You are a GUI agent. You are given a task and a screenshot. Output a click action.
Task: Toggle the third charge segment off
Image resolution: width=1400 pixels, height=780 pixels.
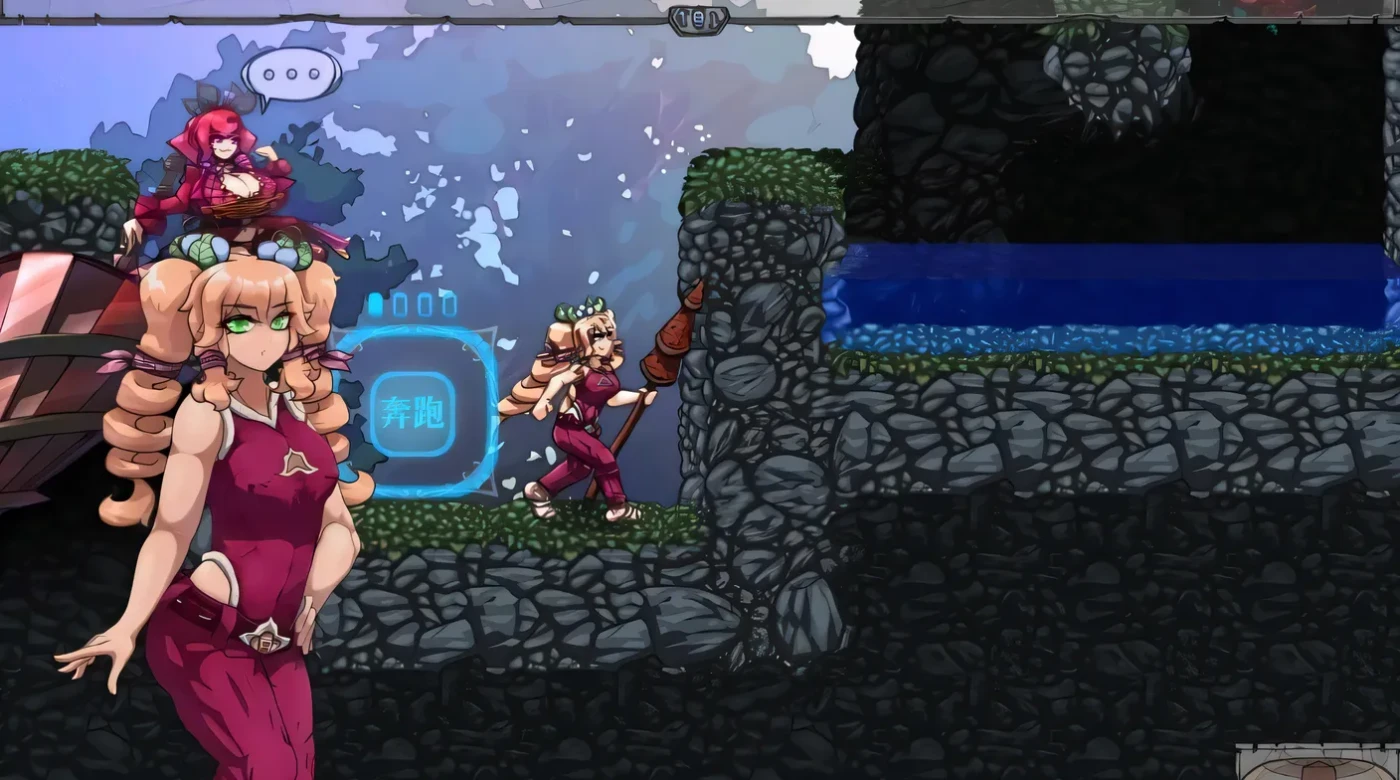[x=424, y=305]
